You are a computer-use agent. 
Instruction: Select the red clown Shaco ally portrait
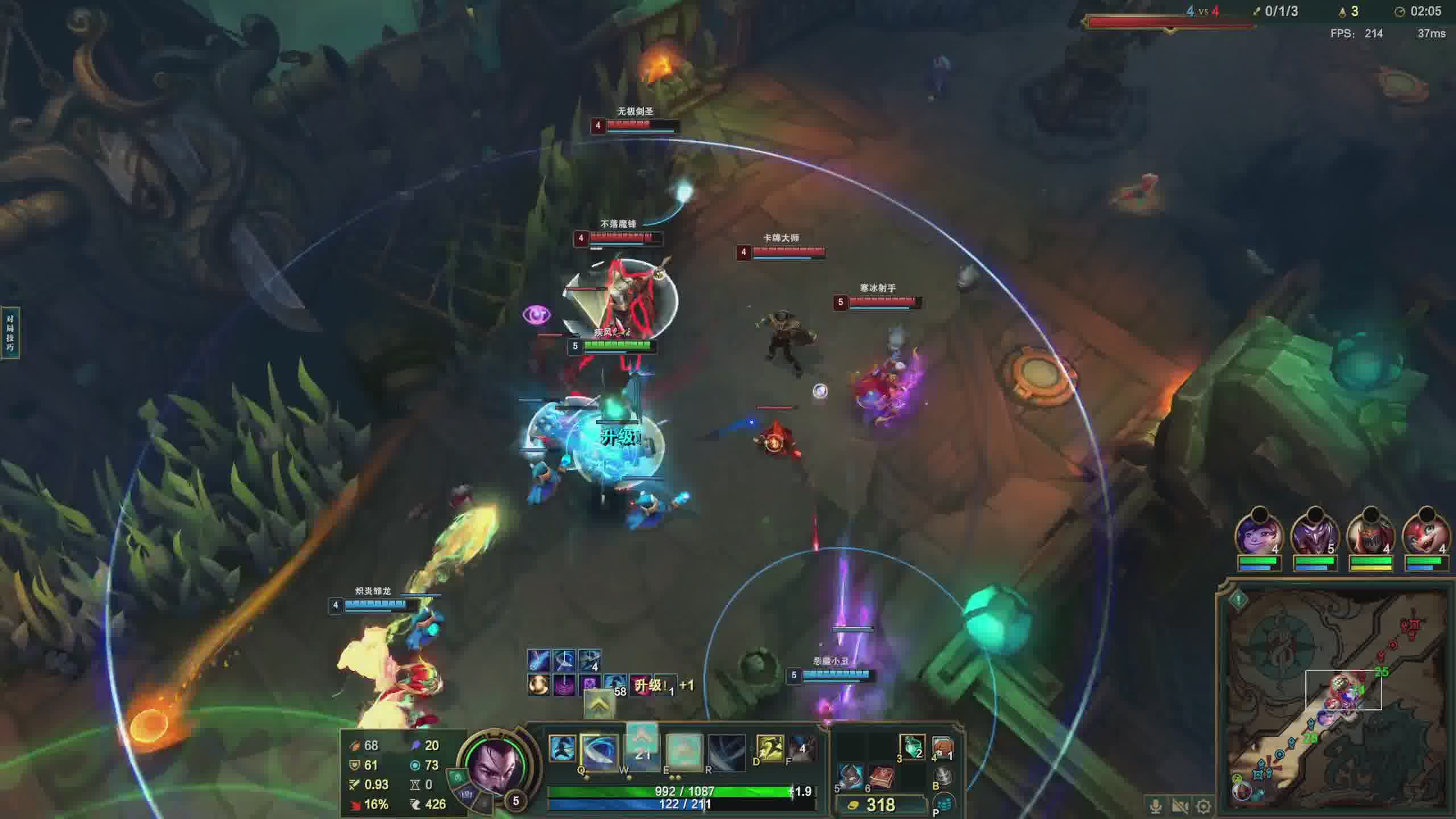coord(1425,536)
